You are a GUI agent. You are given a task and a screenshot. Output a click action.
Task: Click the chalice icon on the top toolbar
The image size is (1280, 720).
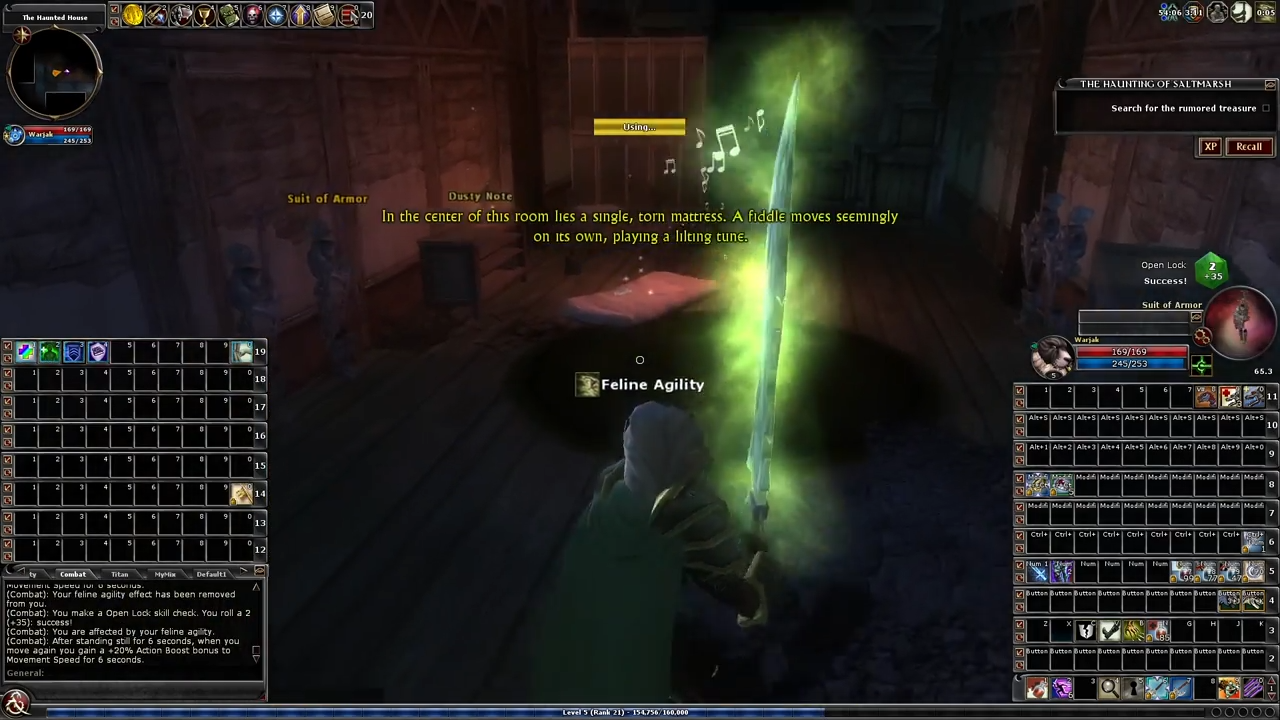205,14
